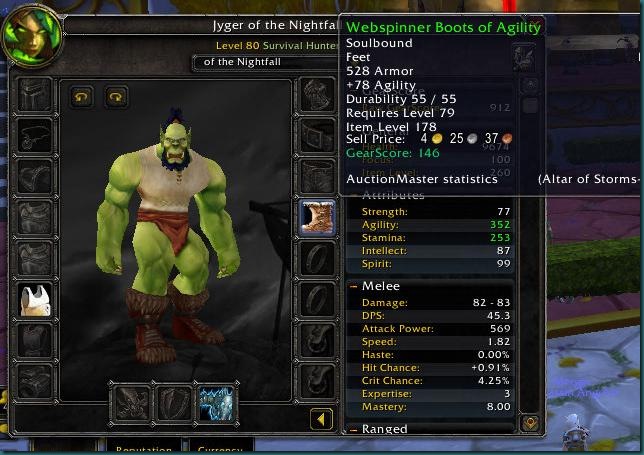Viewport: 644px width, 455px height.
Task: Collapse the Ranged stats section
Action: click(354, 429)
